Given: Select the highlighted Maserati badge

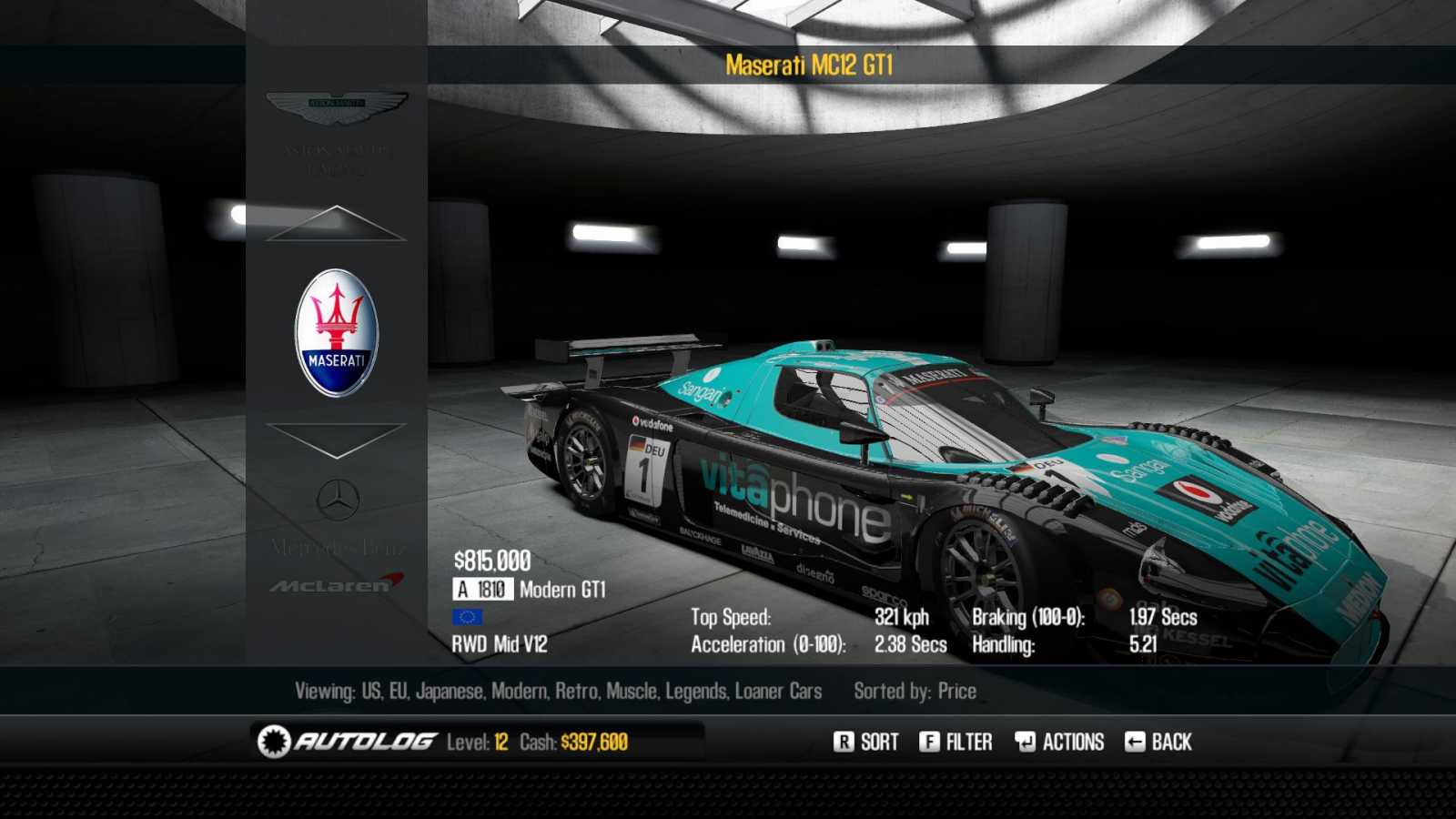Looking at the screenshot, I should coord(337,333).
